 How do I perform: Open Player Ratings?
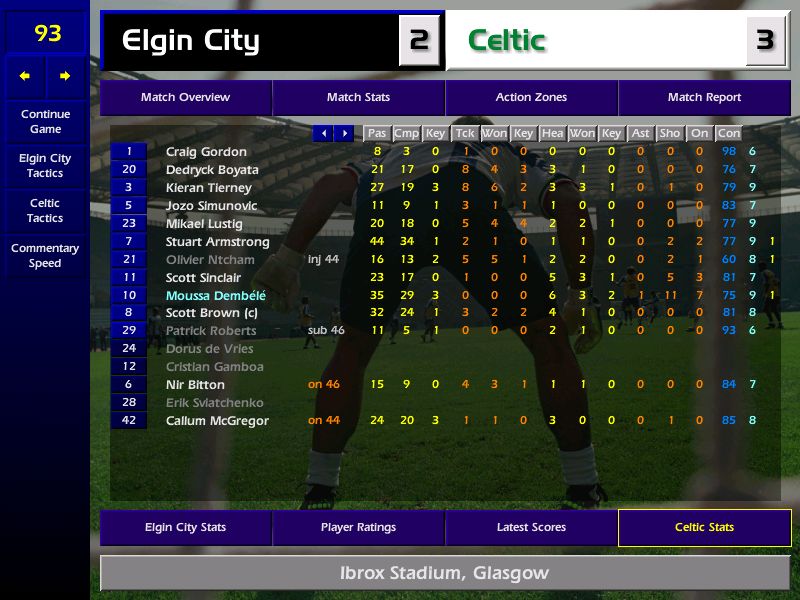pos(358,528)
